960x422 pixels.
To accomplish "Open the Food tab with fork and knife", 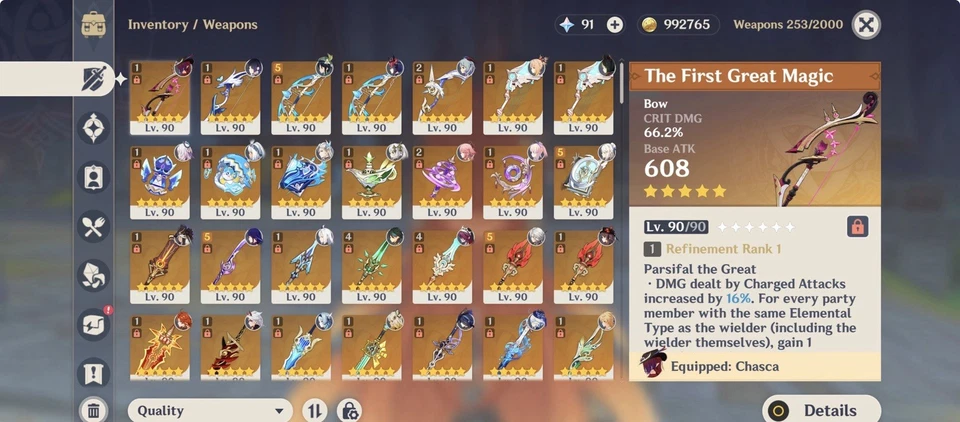I will [x=94, y=226].
